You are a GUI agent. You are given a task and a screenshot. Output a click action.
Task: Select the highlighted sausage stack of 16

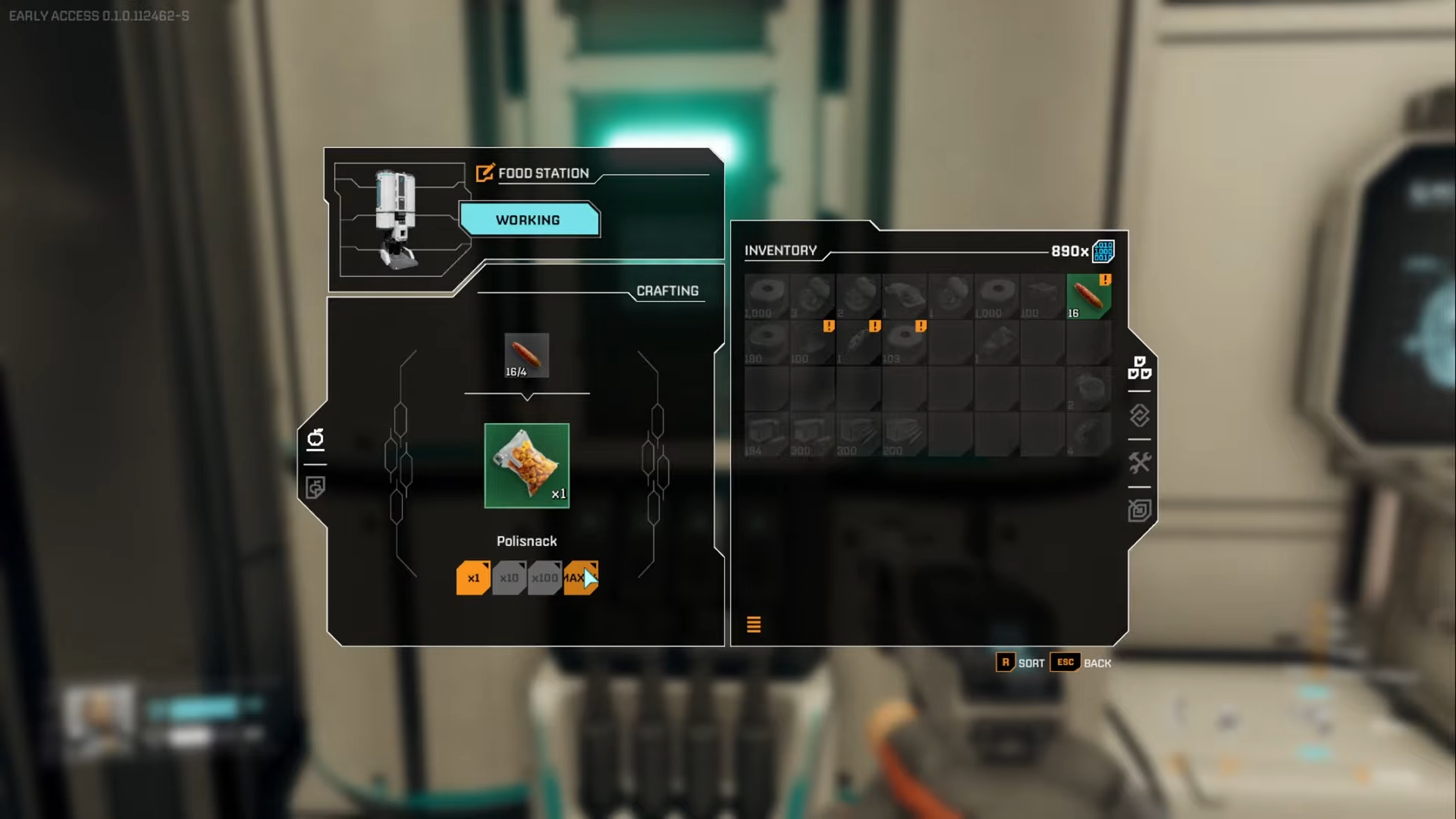coord(1088,297)
